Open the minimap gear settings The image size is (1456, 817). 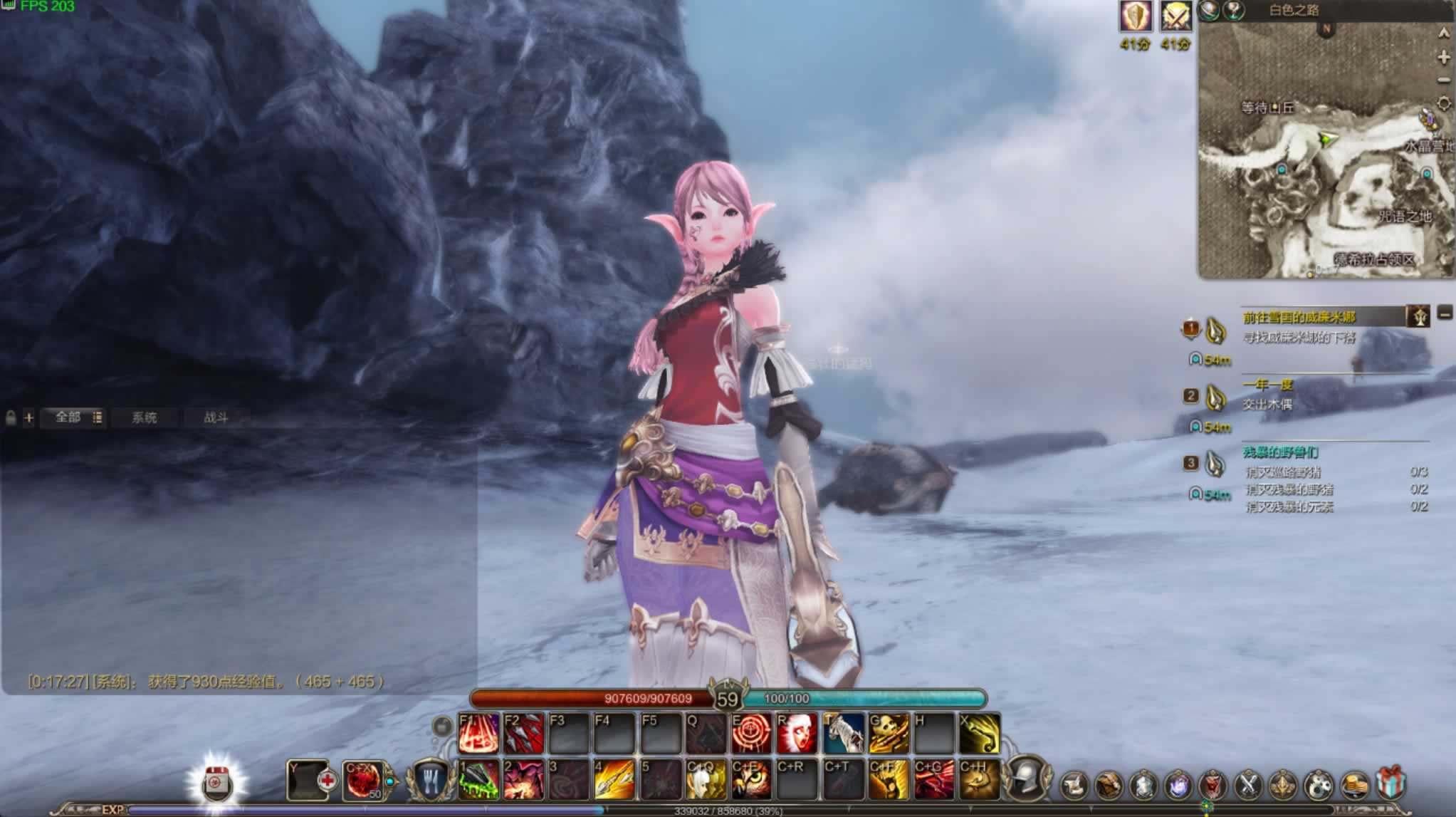click(x=1443, y=103)
